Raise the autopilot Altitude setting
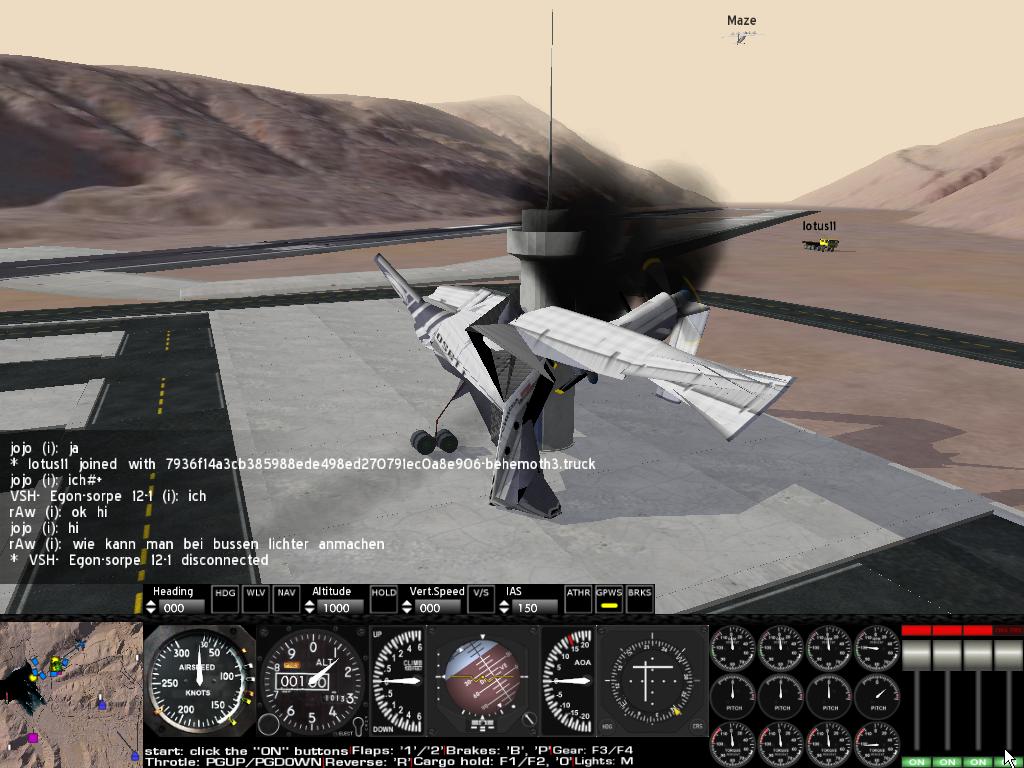 [x=311, y=603]
